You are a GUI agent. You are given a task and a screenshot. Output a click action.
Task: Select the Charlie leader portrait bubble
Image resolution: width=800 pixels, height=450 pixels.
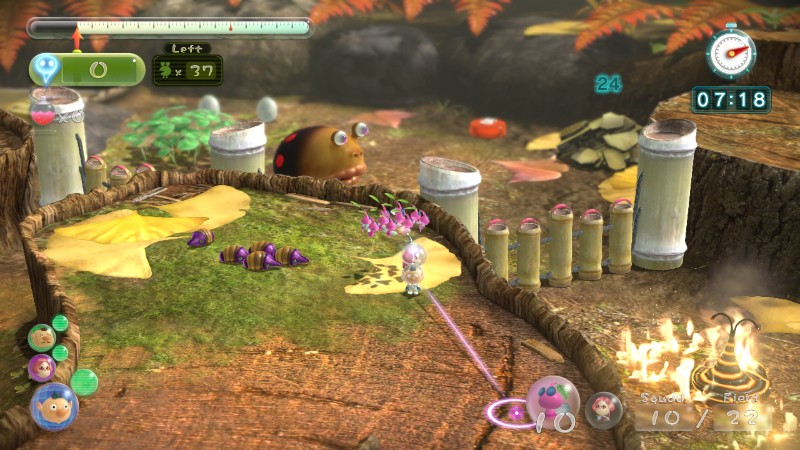pyautogui.click(x=41, y=337)
